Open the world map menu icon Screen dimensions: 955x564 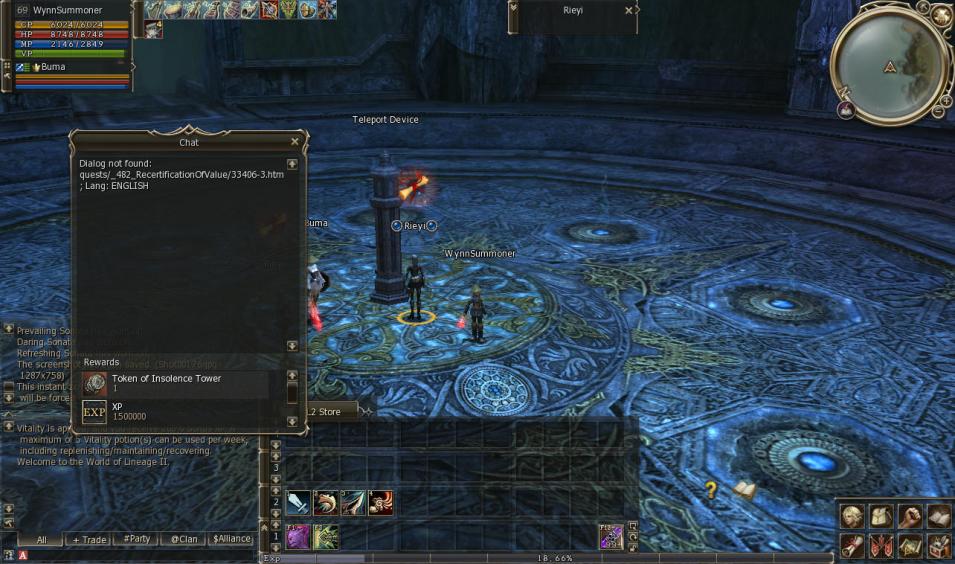[910, 545]
